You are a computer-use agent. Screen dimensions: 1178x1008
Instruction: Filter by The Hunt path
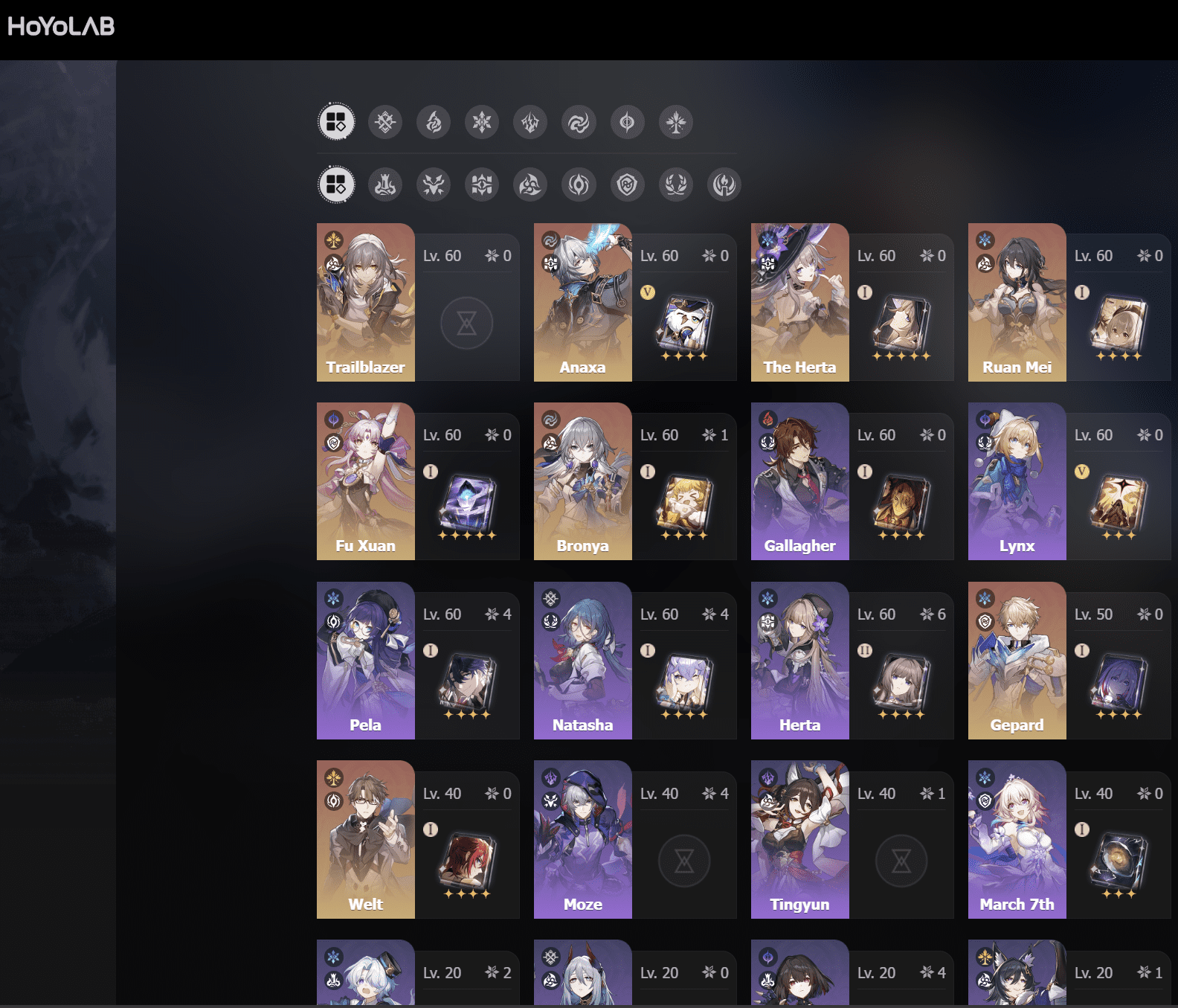(x=434, y=184)
